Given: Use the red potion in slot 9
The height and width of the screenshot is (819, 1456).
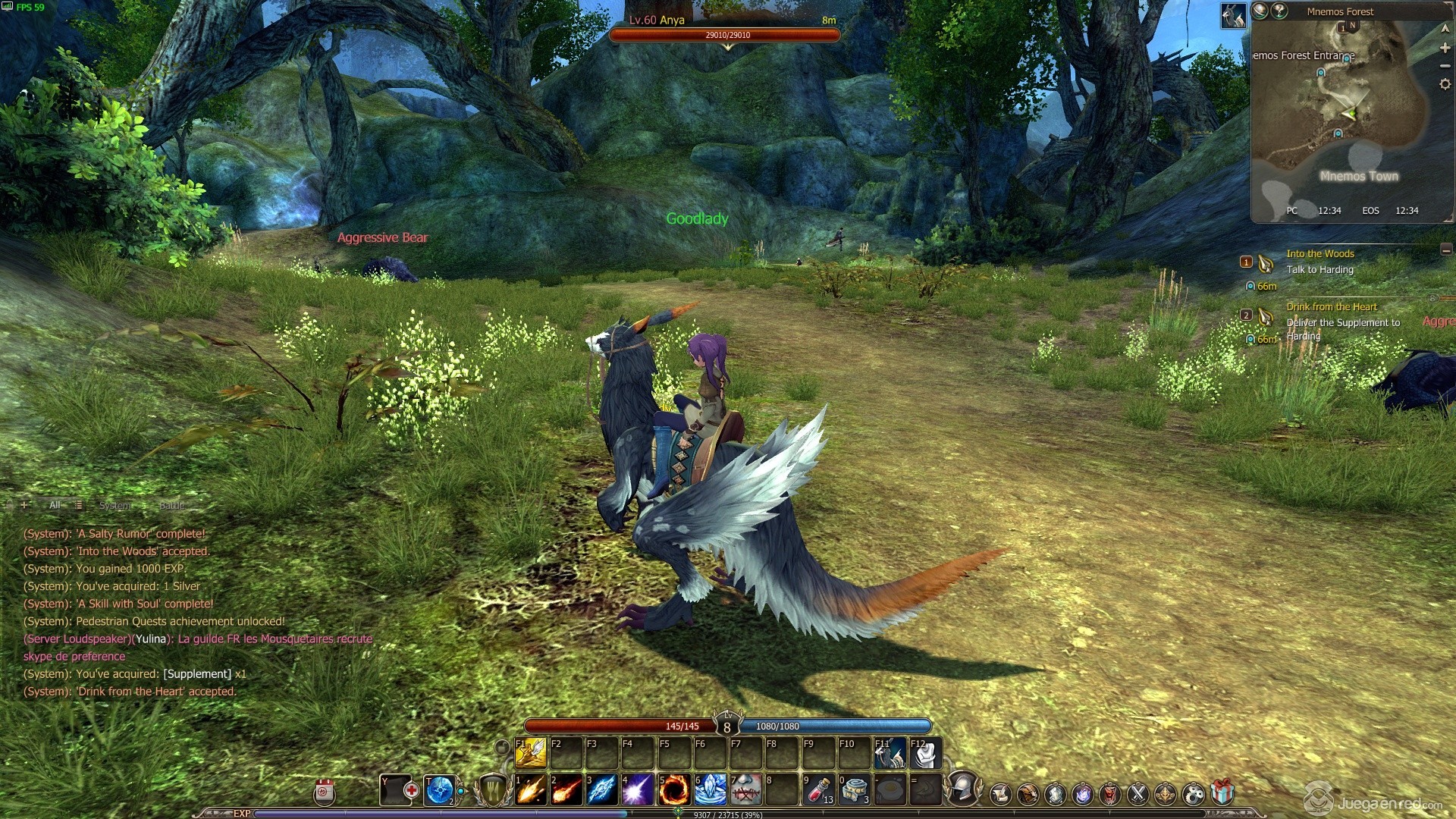Looking at the screenshot, I should (818, 790).
